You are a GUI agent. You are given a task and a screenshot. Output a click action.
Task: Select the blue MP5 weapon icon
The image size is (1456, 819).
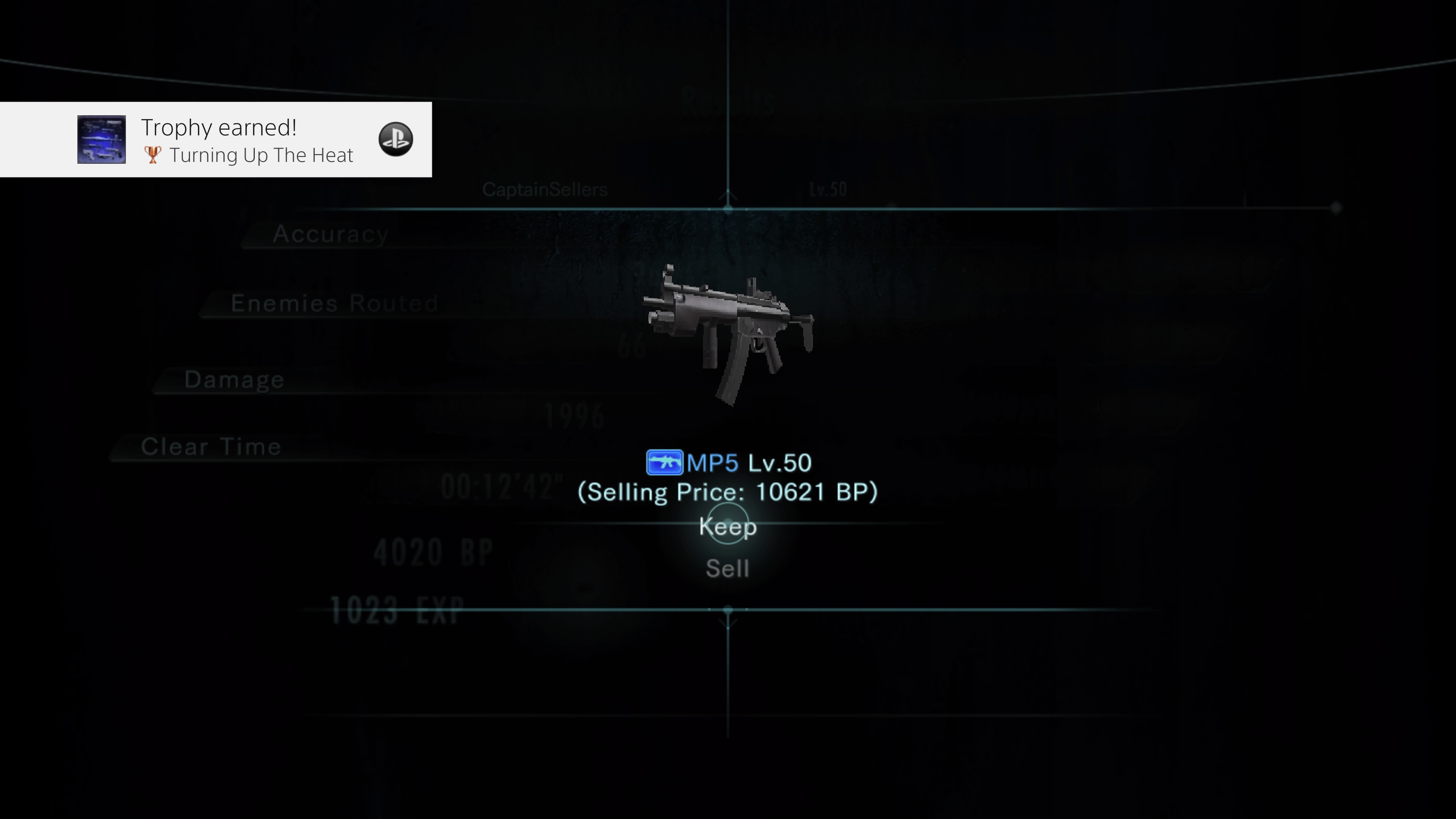pos(665,462)
